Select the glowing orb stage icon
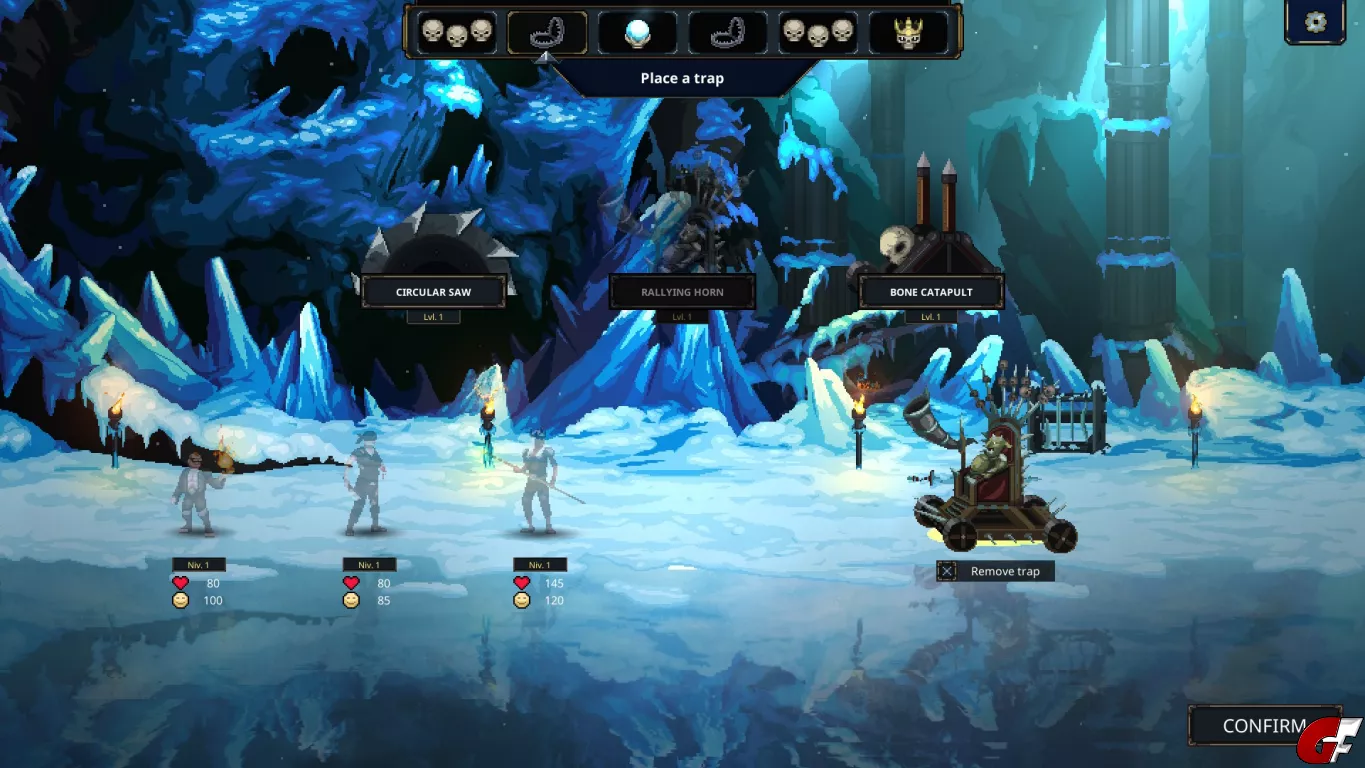The height and width of the screenshot is (768, 1365). click(637, 33)
